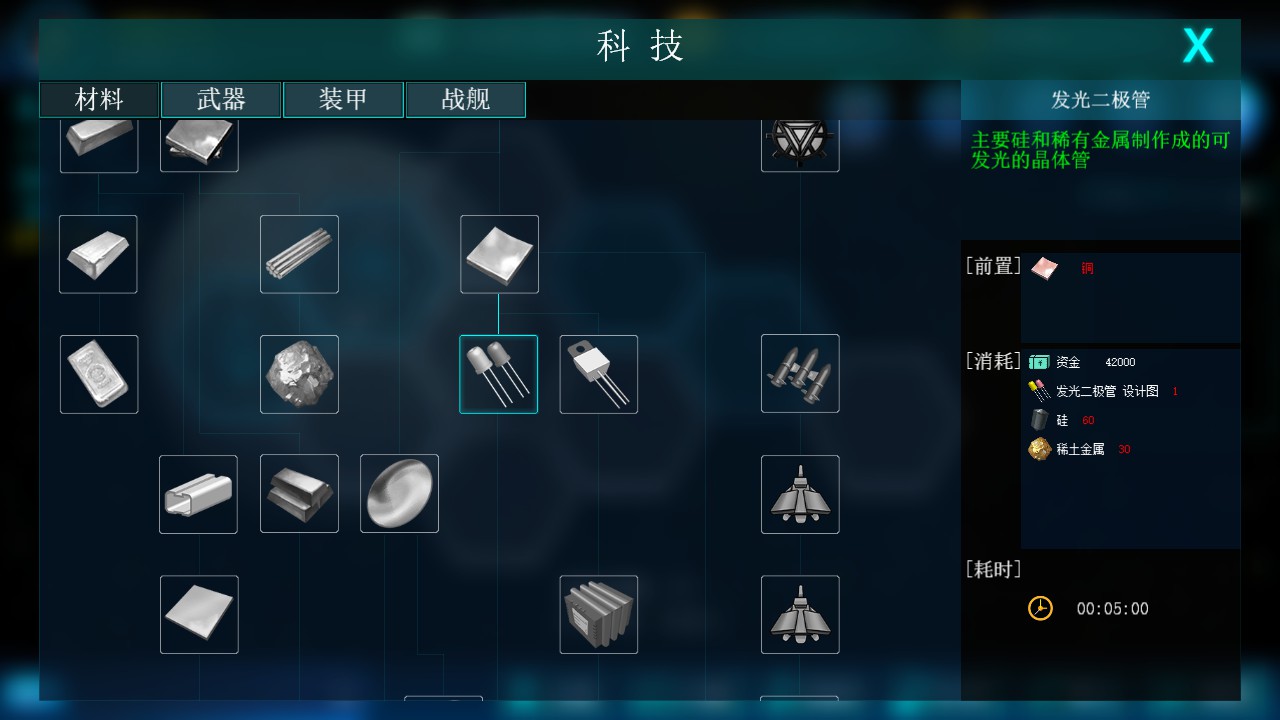Select the transistor tech node
This screenshot has height=720, width=1280.
tap(598, 374)
